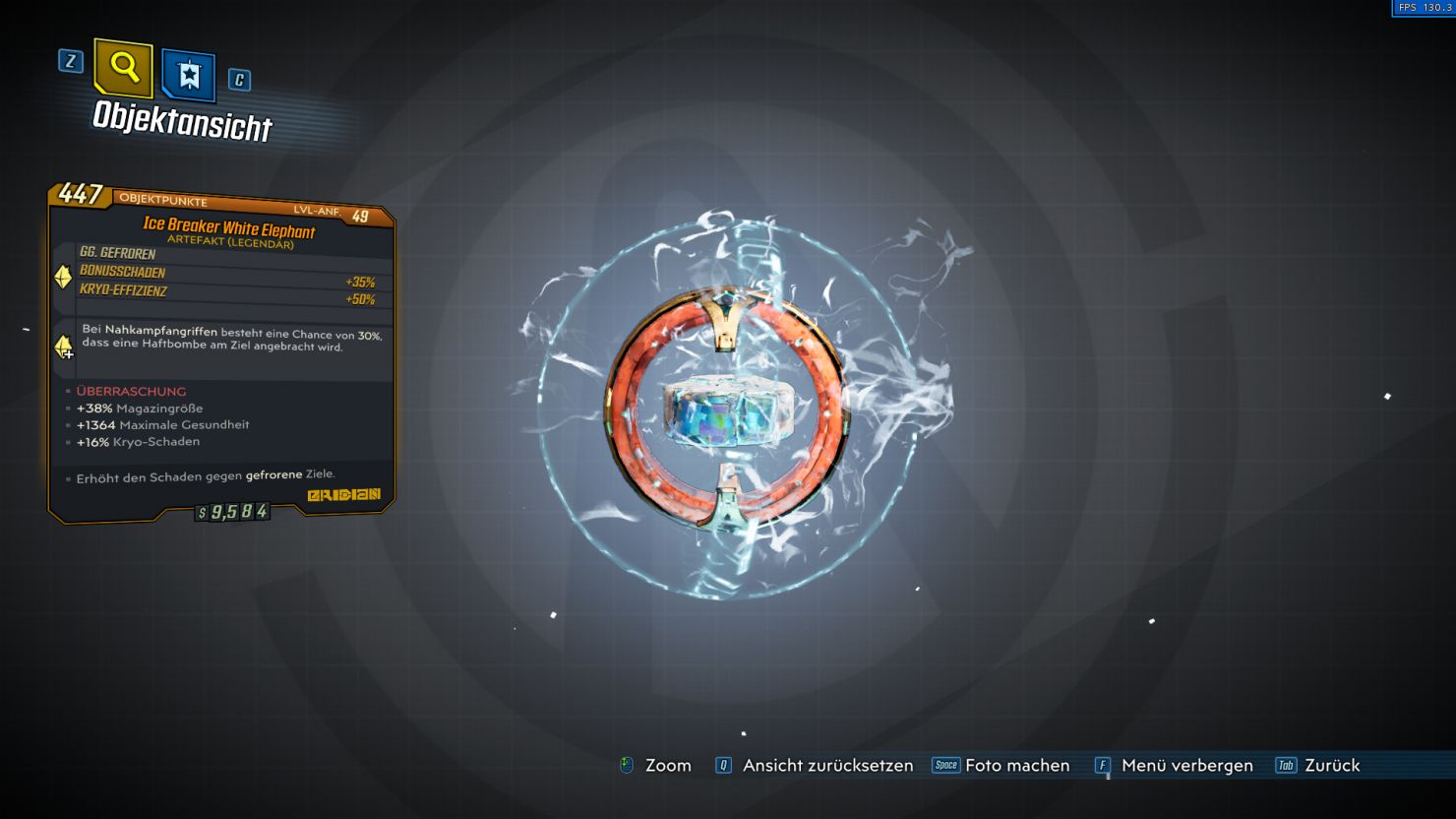Click the Q key icon for view reset
The height and width of the screenshot is (819, 1456).
(x=723, y=765)
